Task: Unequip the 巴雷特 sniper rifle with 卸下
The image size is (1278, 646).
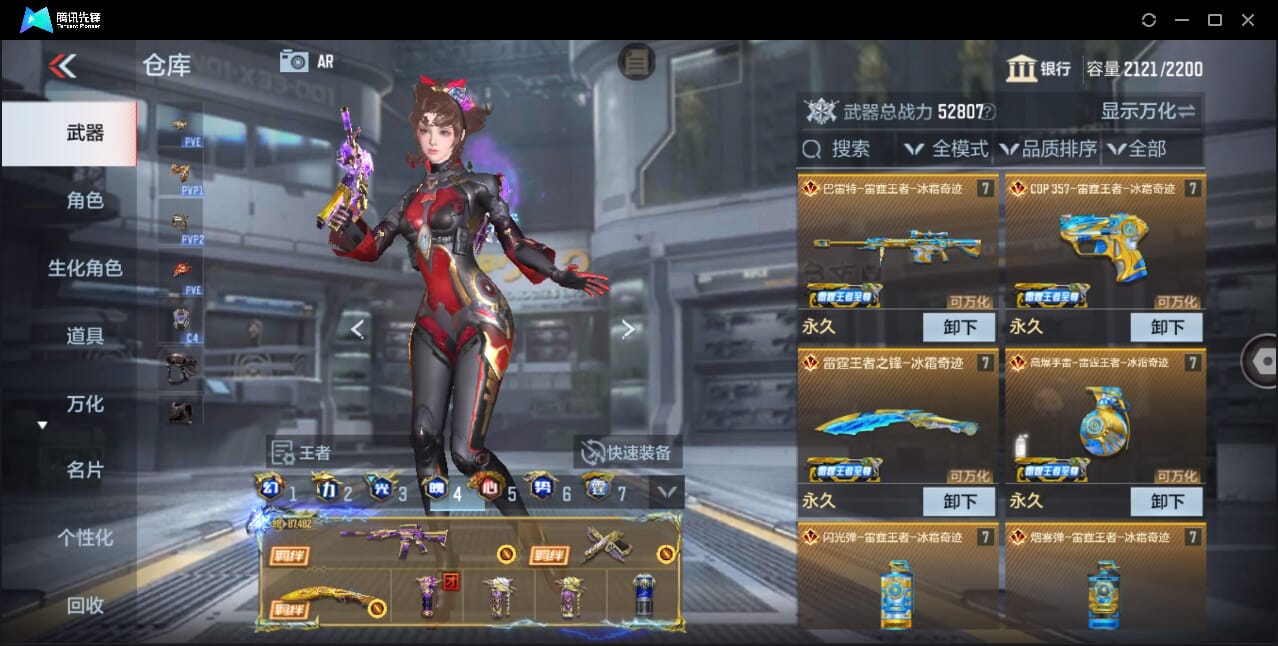Action: coord(958,327)
